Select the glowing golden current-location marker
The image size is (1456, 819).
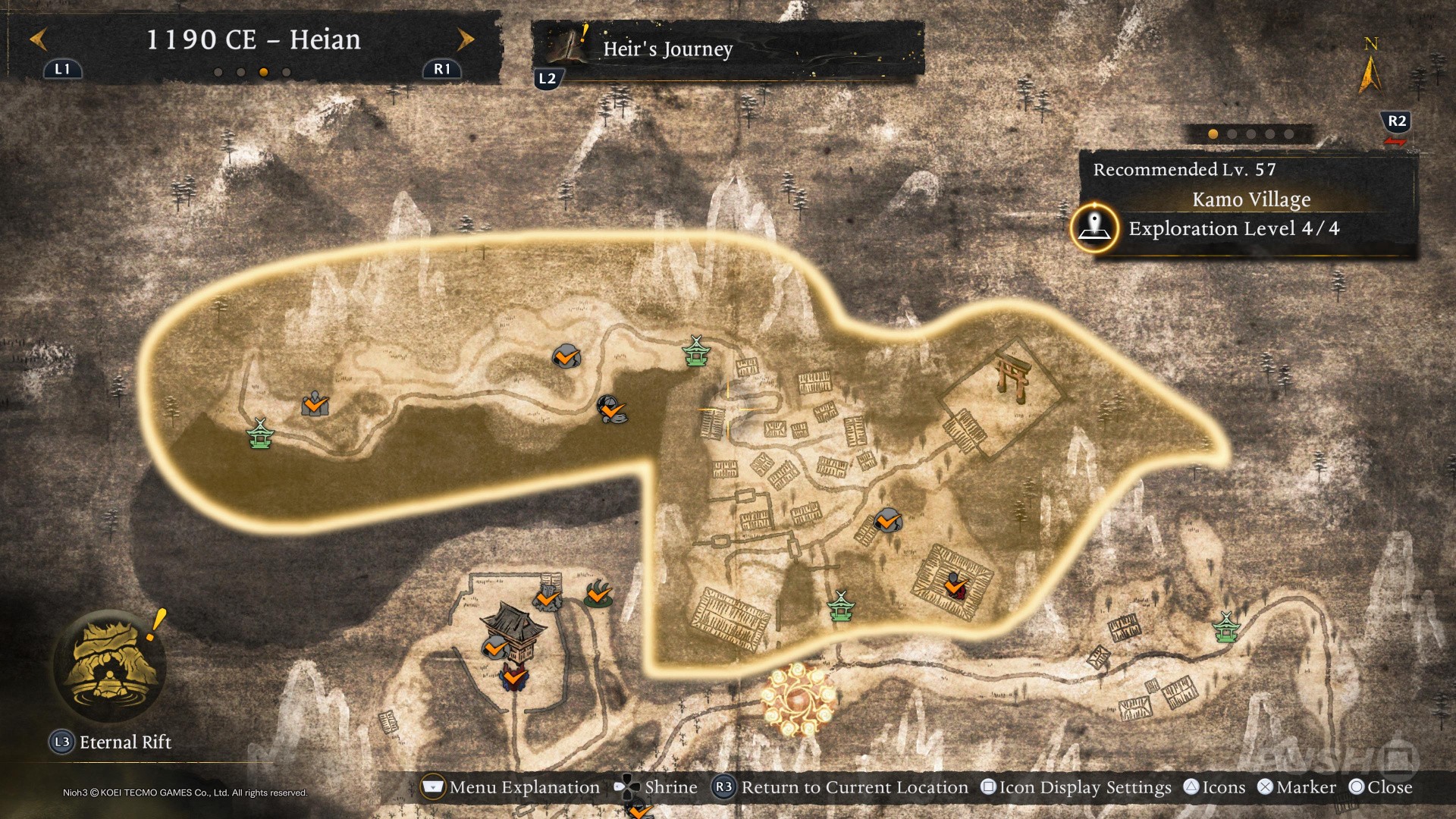(799, 700)
